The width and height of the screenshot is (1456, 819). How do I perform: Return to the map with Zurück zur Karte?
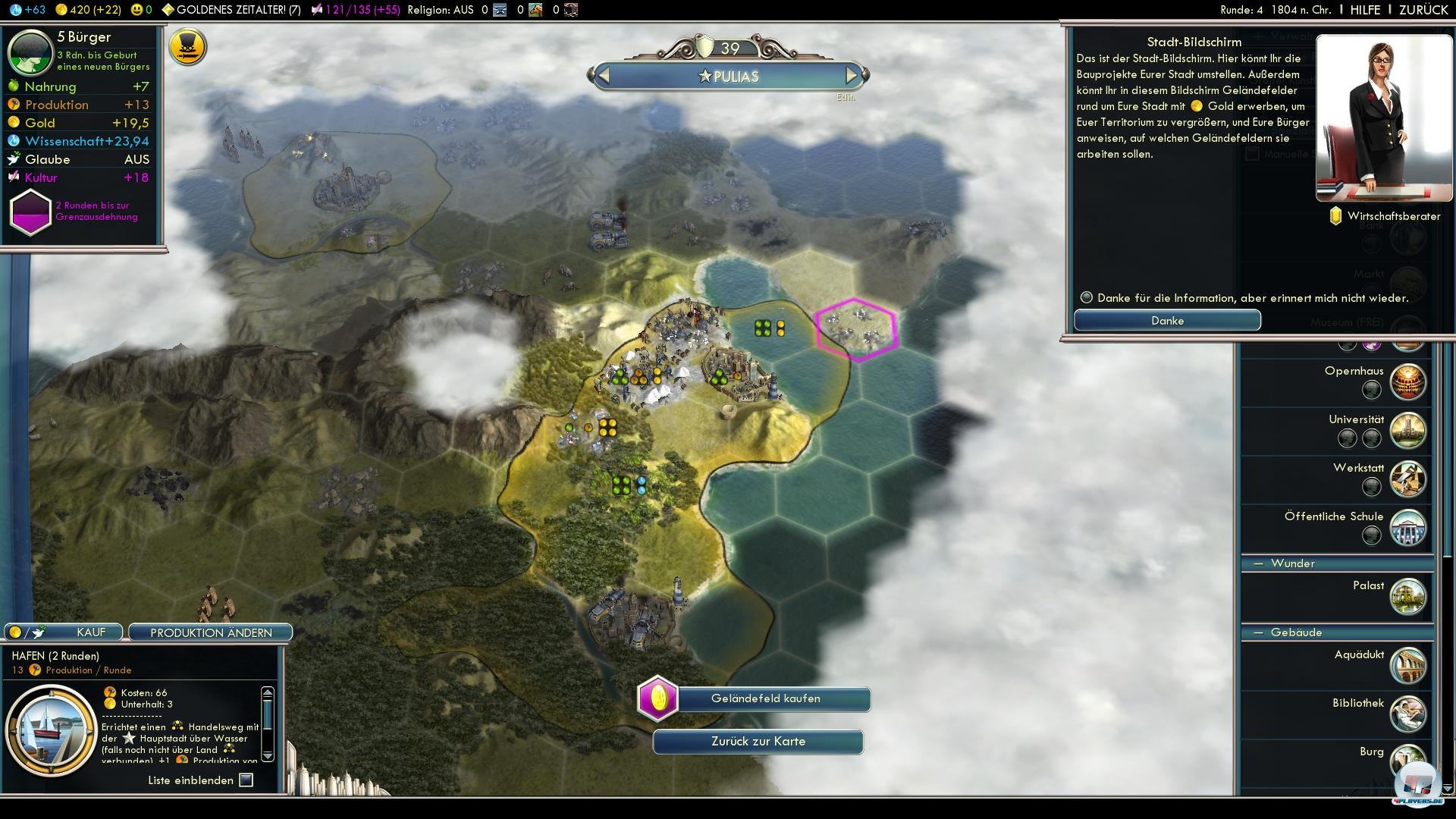point(758,742)
